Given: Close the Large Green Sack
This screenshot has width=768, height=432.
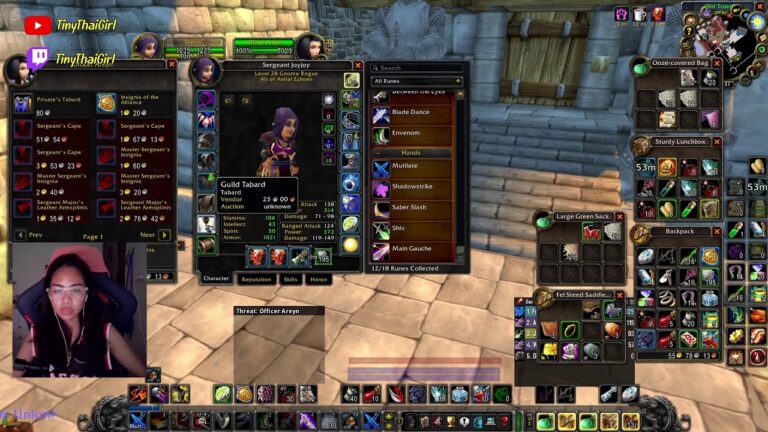Looking at the screenshot, I should 620,216.
